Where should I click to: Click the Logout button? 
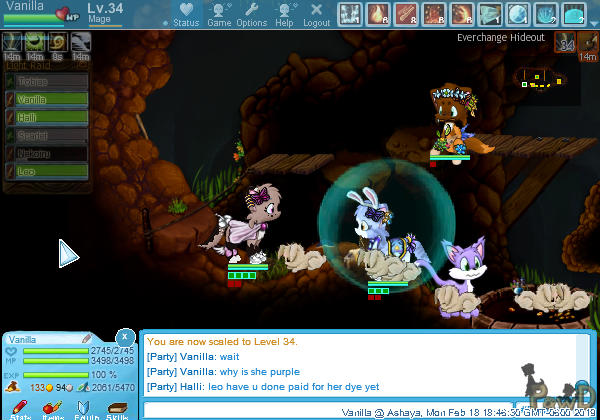click(316, 13)
